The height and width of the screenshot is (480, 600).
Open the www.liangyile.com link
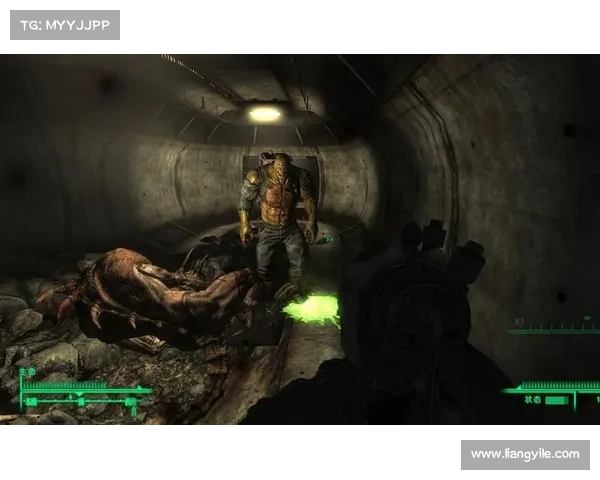[524, 454]
